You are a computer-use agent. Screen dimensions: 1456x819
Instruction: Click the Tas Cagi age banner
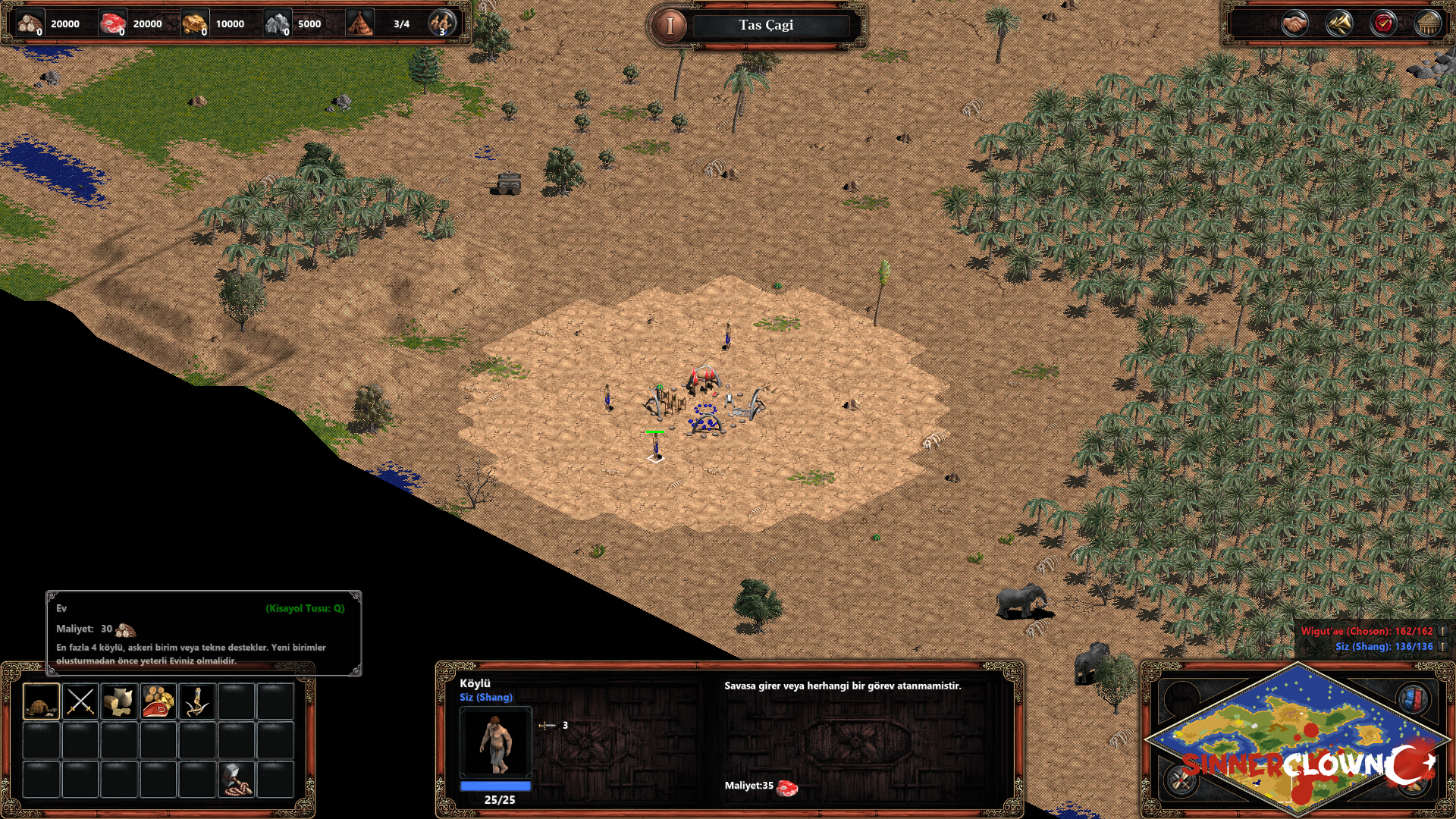[x=766, y=25]
